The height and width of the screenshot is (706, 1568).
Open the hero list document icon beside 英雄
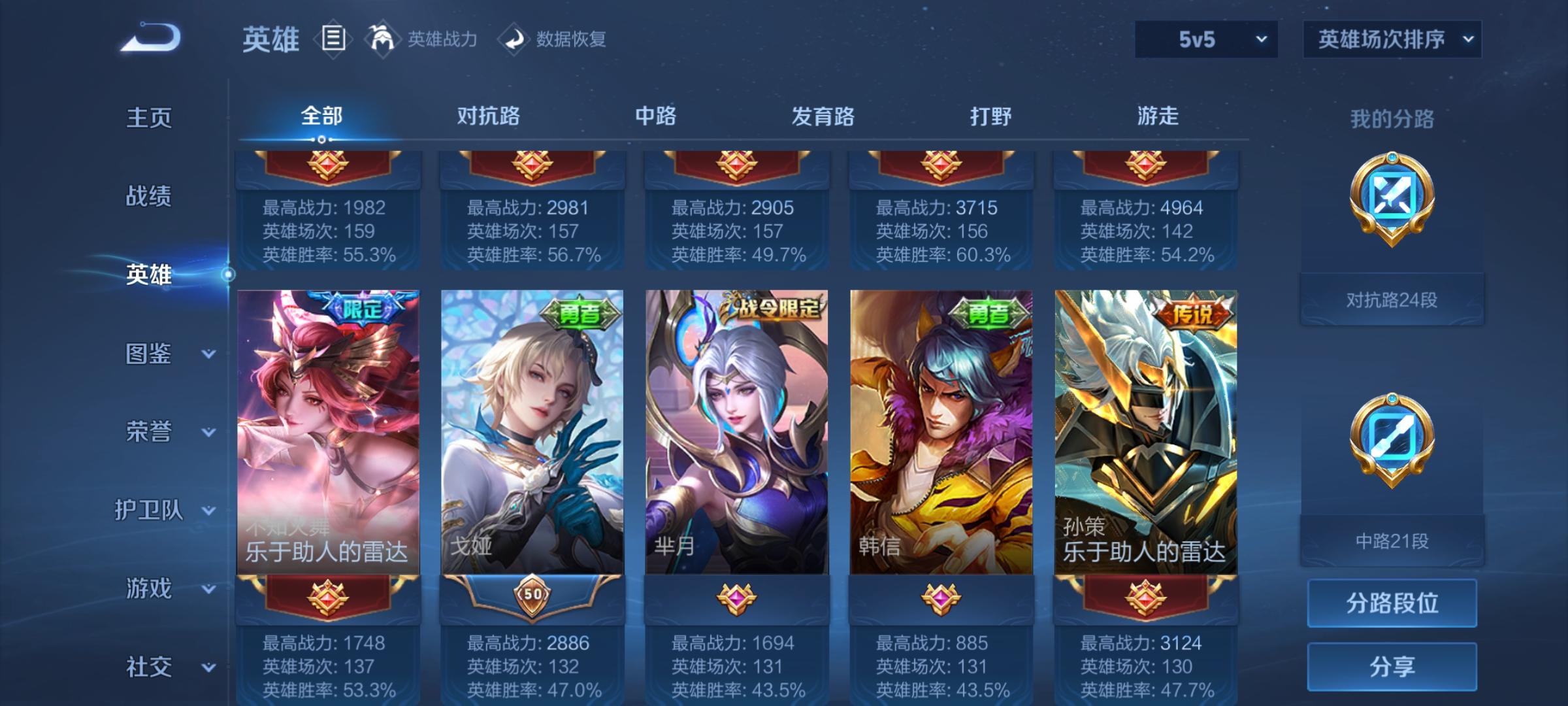click(x=332, y=39)
